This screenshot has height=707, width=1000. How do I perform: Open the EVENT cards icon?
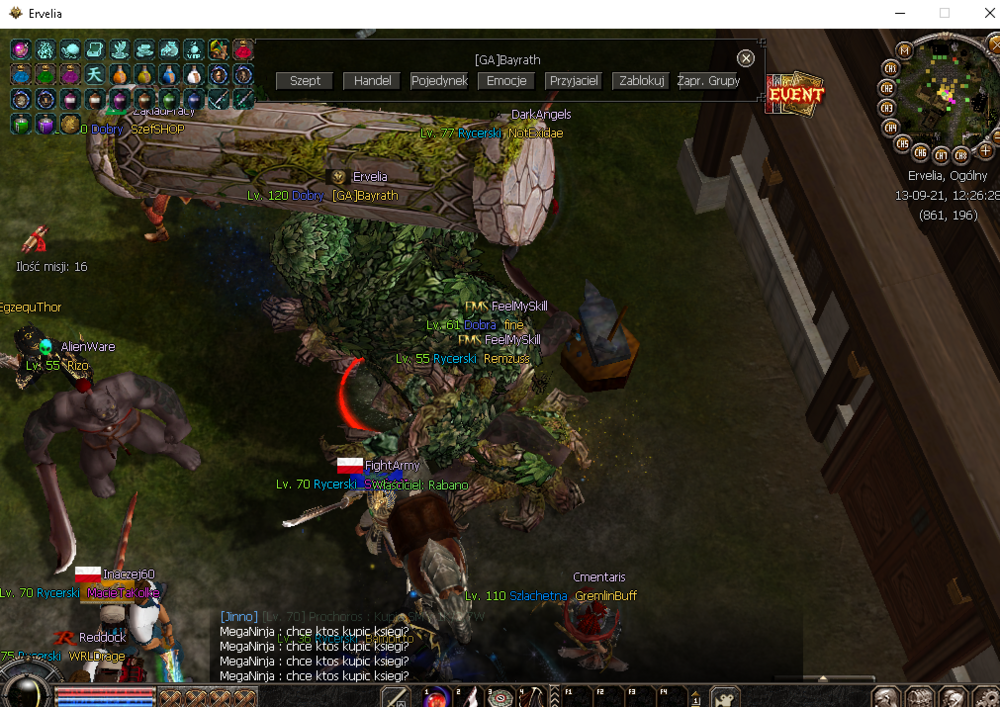click(795, 94)
